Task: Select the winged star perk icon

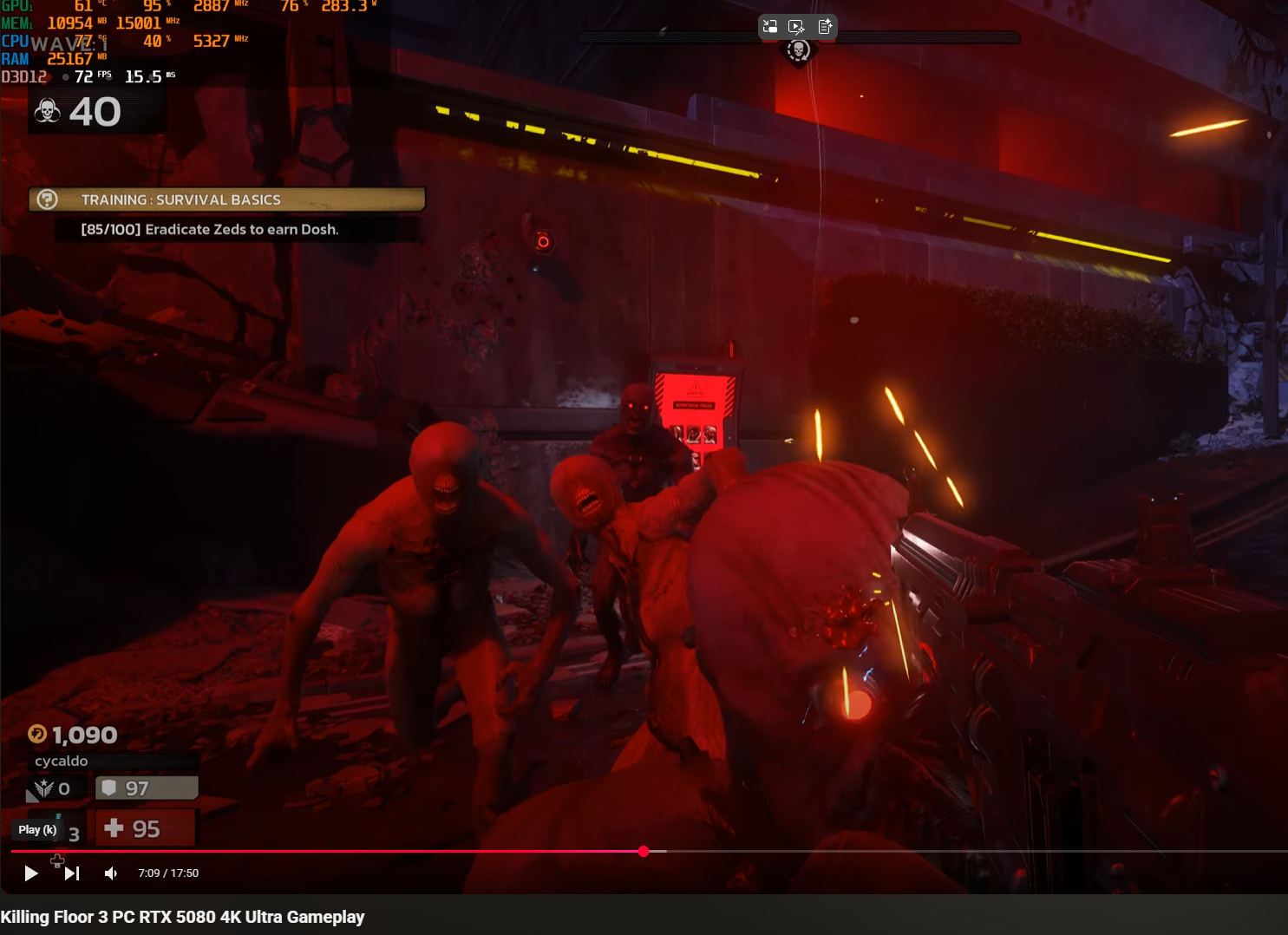Action: [x=43, y=788]
